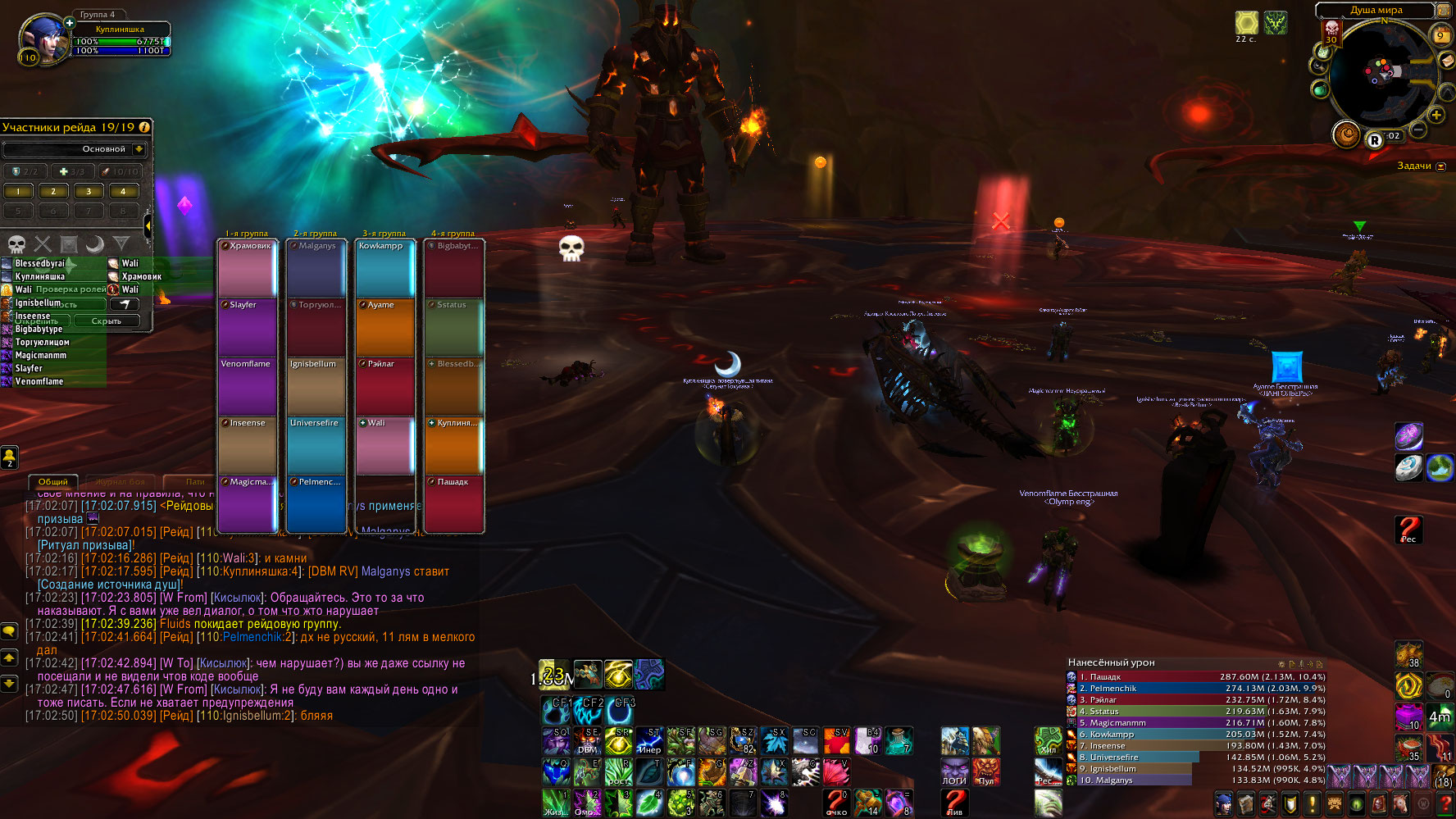Select Пашадк's raid frame
The width and height of the screenshot is (1456, 819).
pos(453,503)
